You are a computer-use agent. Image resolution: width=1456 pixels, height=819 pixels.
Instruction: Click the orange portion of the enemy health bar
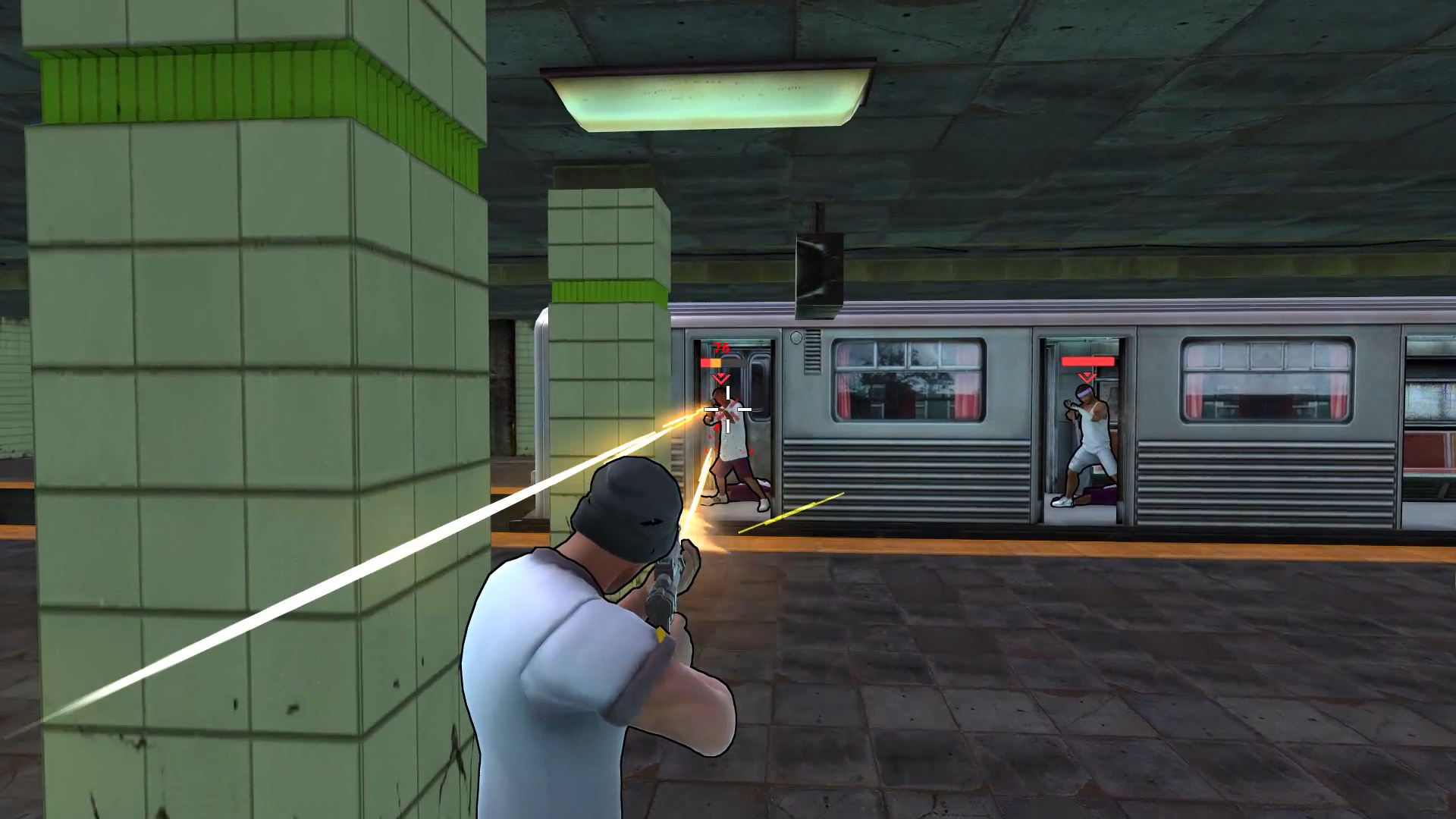tap(714, 362)
